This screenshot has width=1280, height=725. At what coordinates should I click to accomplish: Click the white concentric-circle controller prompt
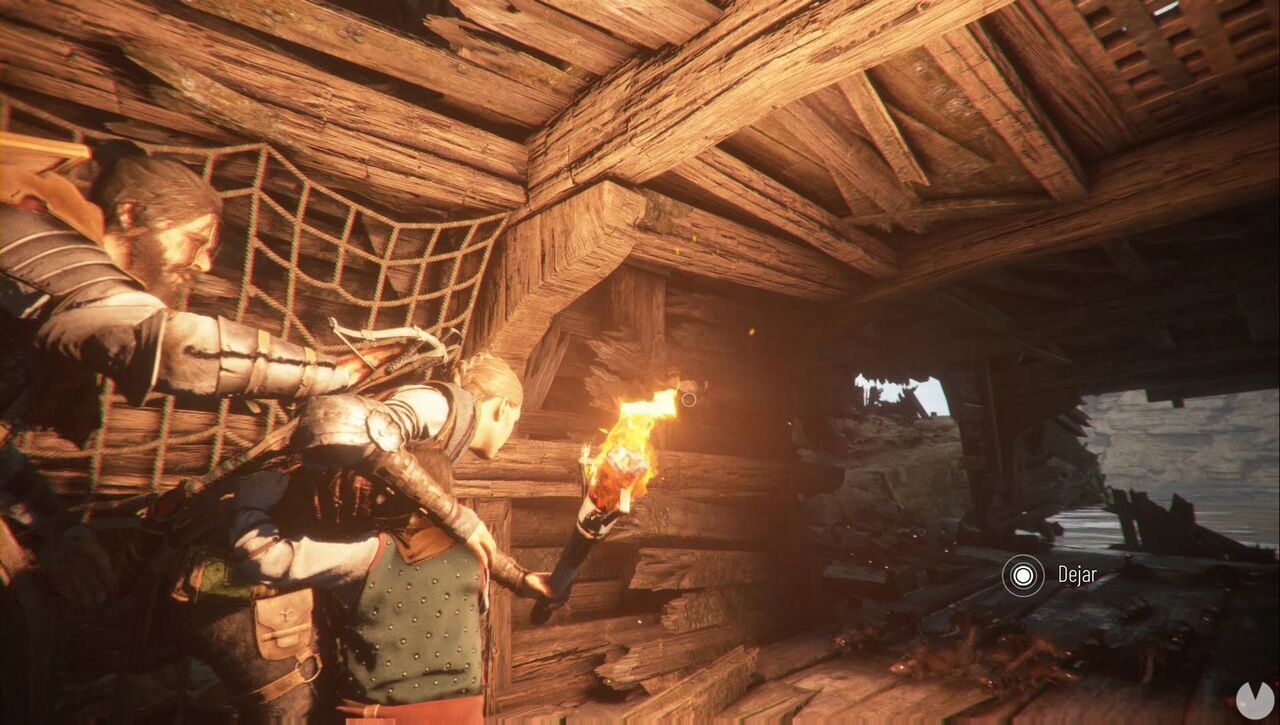pyautogui.click(x=1022, y=575)
